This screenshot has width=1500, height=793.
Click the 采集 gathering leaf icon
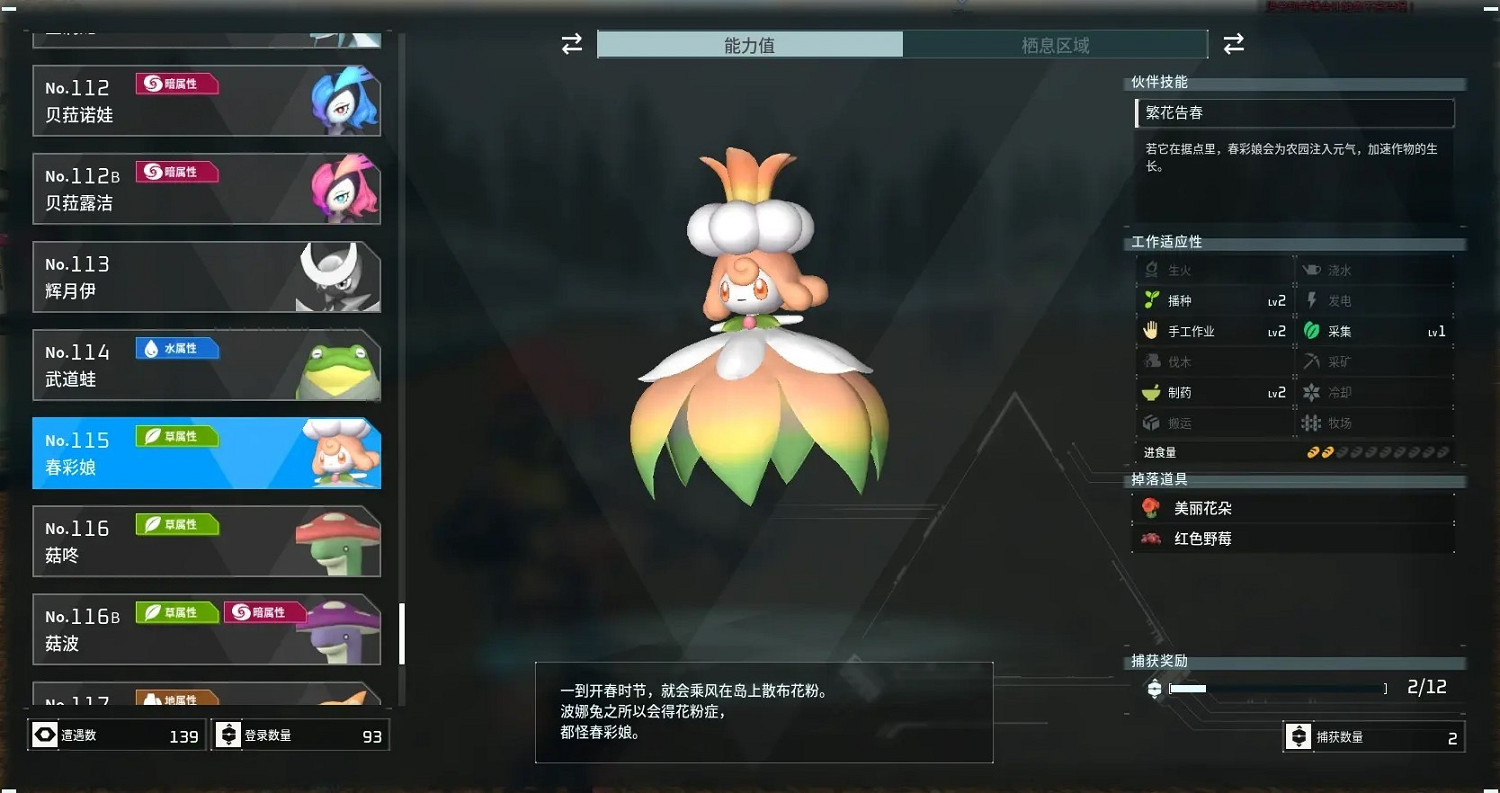1311,330
